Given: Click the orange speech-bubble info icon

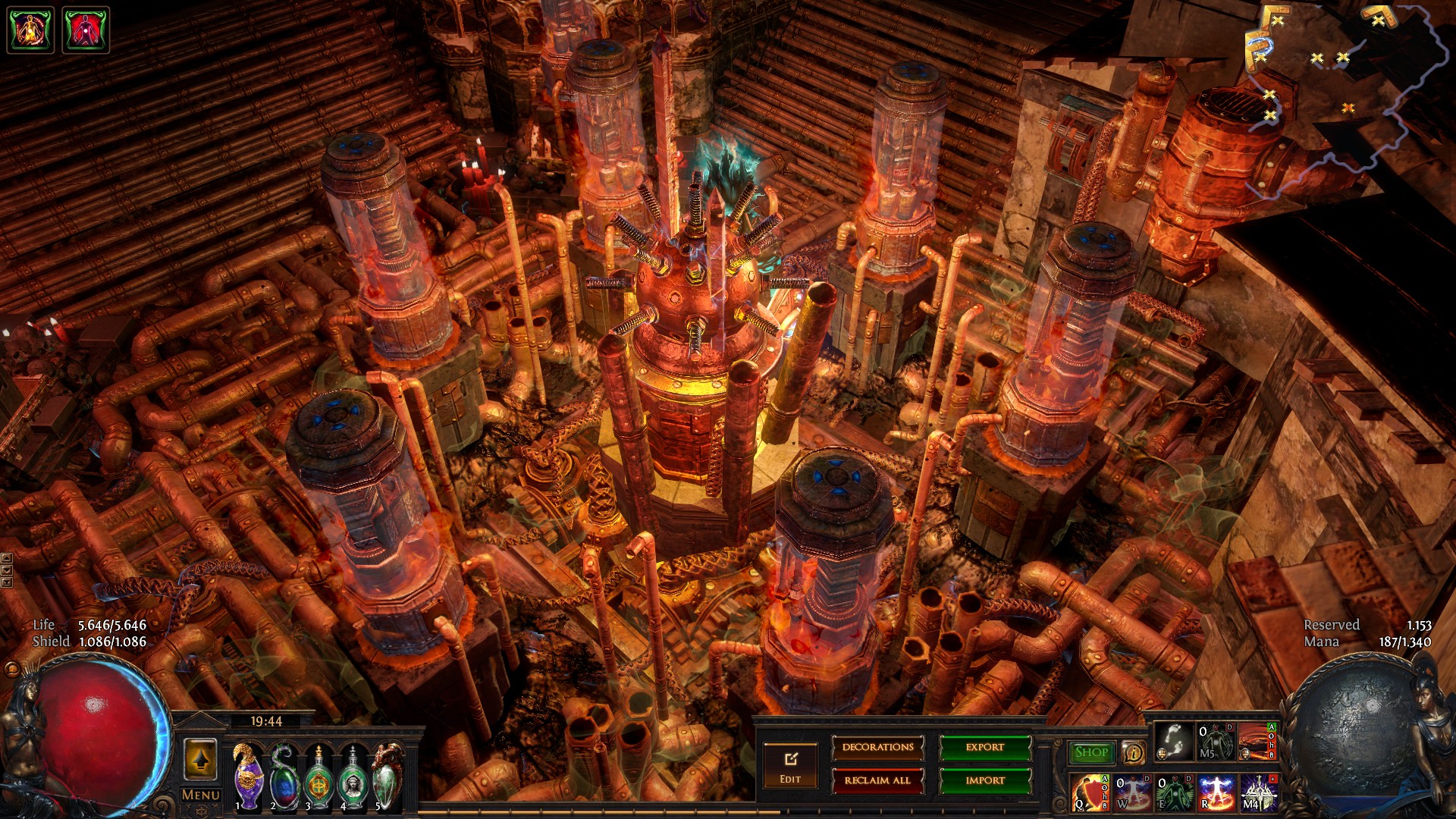Looking at the screenshot, I should (1133, 752).
